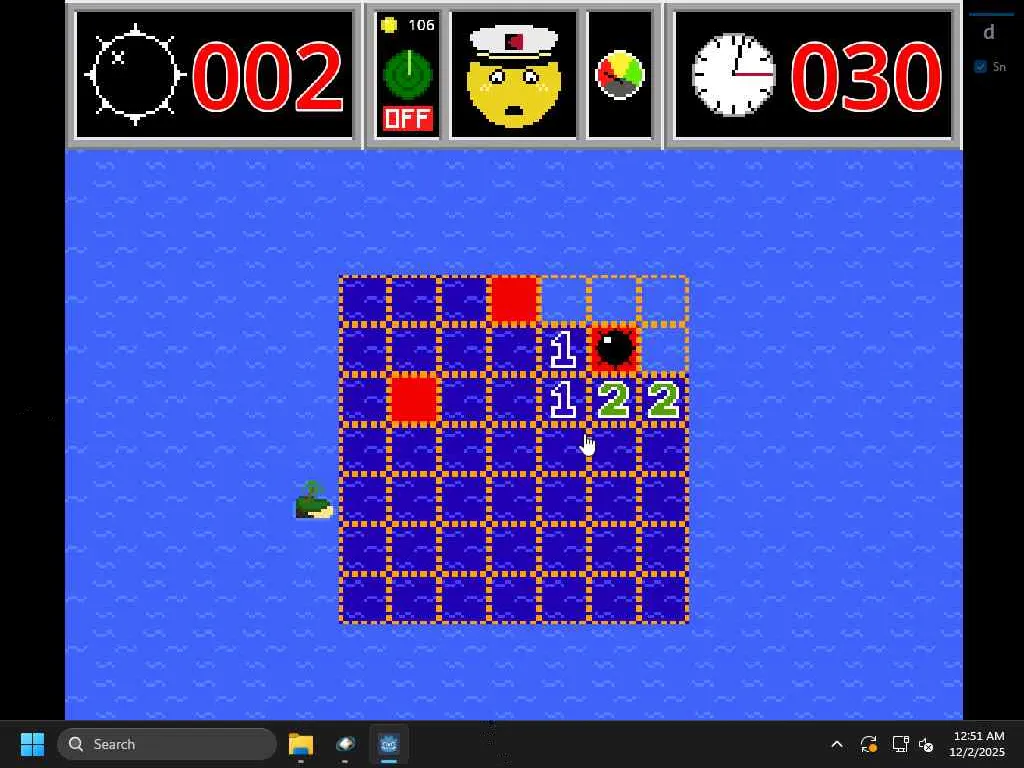Image resolution: width=1024 pixels, height=768 pixels.
Task: Click the colored difficulty gauge dial
Action: click(x=620, y=75)
